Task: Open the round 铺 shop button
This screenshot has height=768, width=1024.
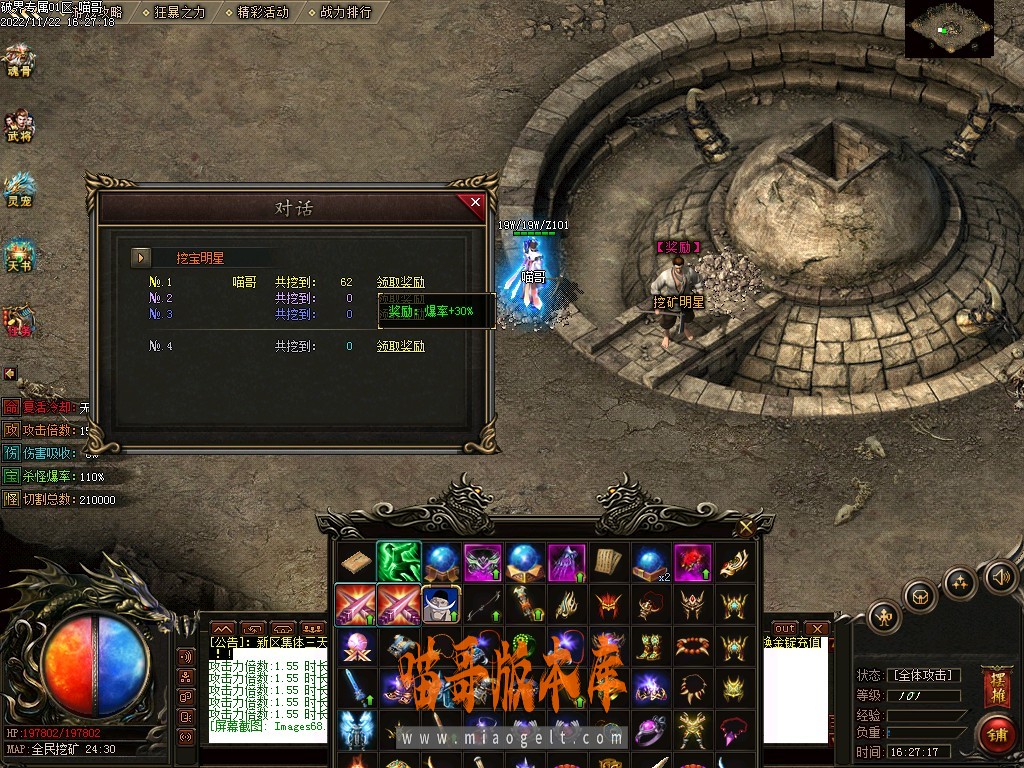Action: tap(996, 733)
